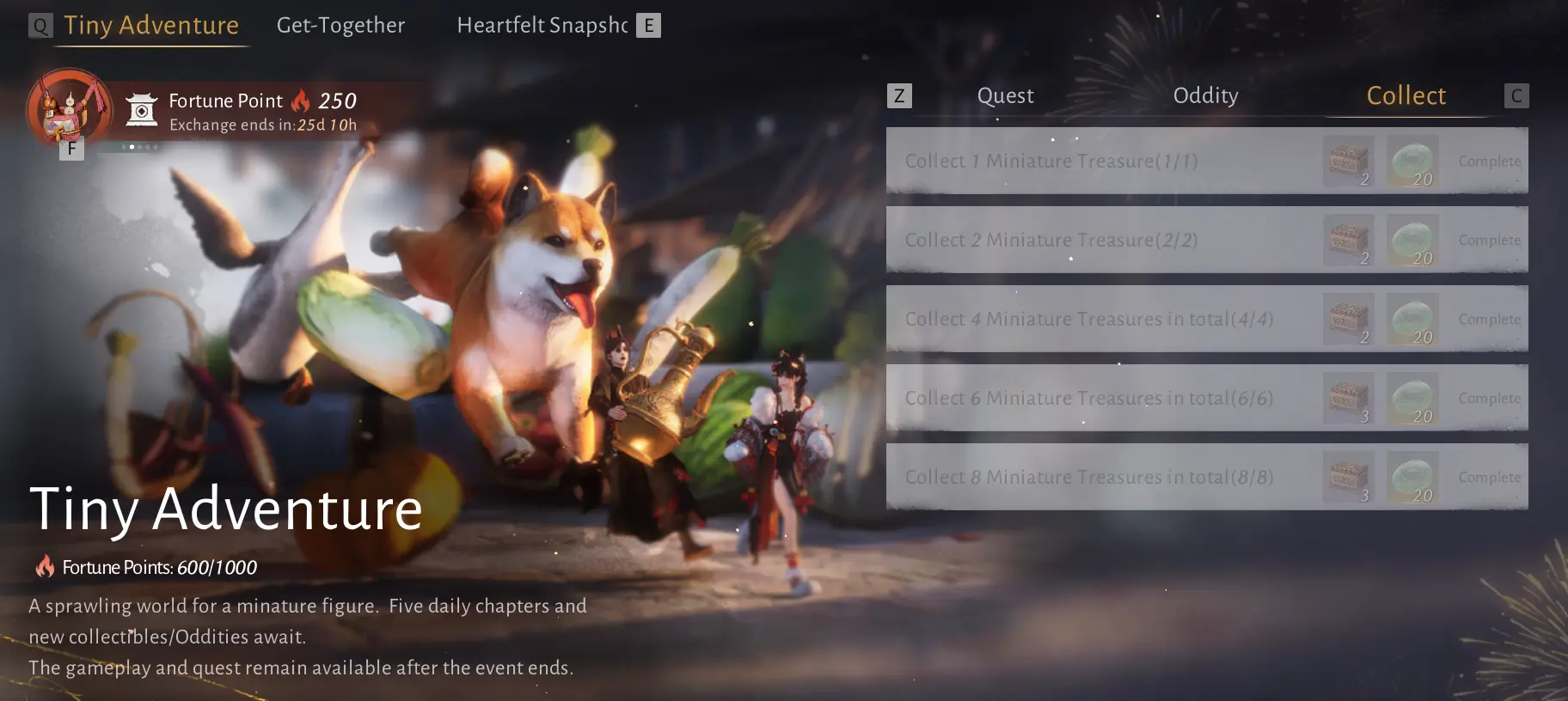
Task: Click the jade token reward on Collect 1 Miniature Treasure
Action: (1412, 161)
